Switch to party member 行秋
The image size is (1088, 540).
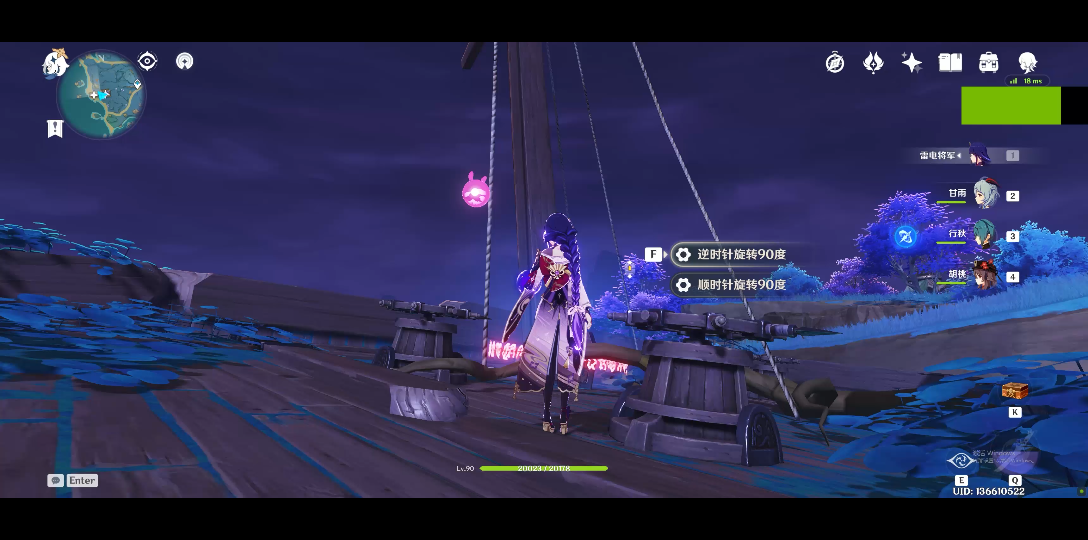click(x=984, y=236)
